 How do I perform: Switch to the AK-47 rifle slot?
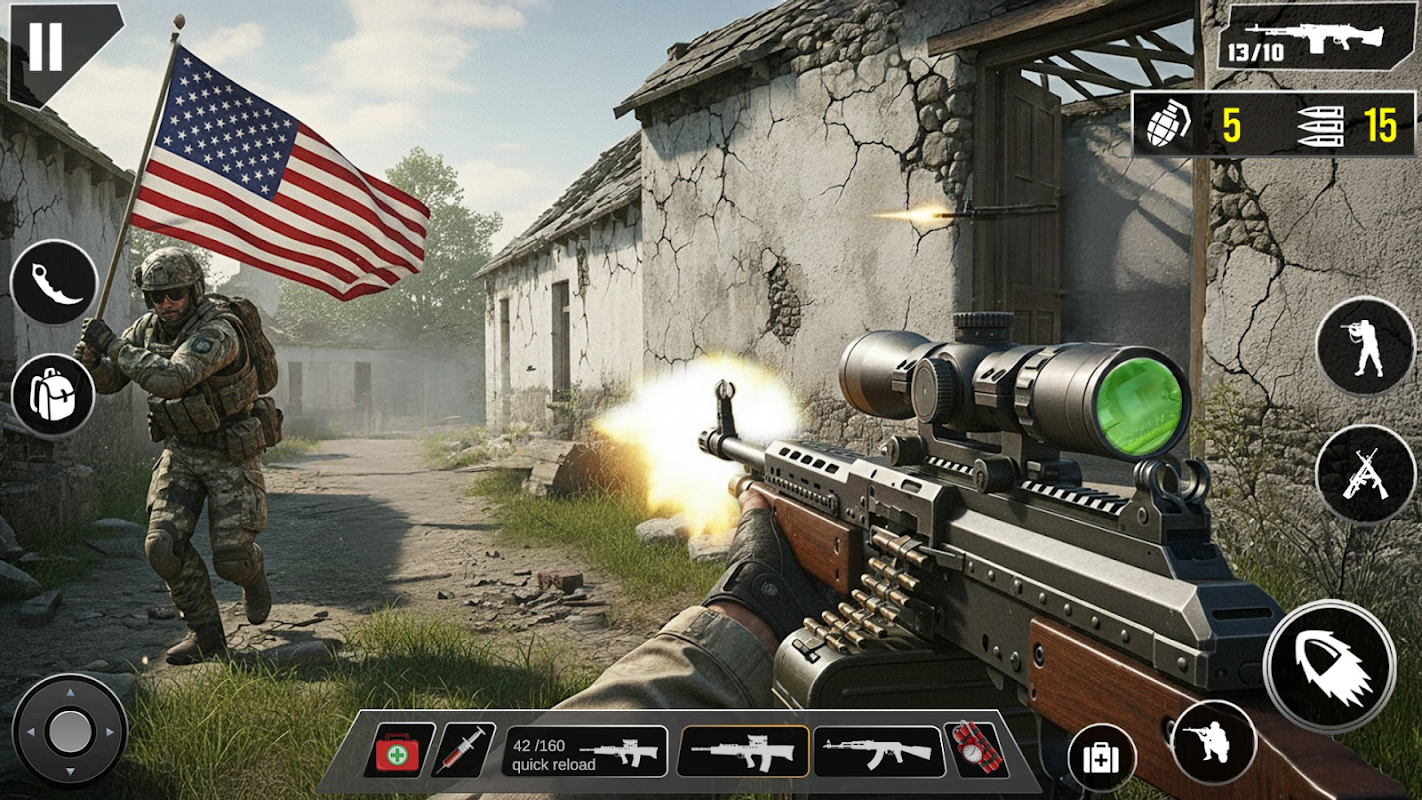coord(878,751)
